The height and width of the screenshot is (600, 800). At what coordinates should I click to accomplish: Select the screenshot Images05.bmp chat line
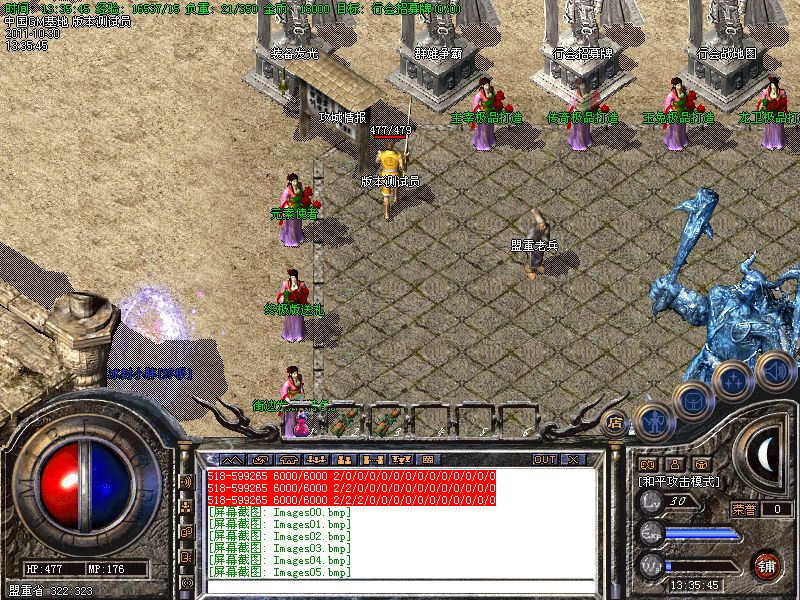282,573
